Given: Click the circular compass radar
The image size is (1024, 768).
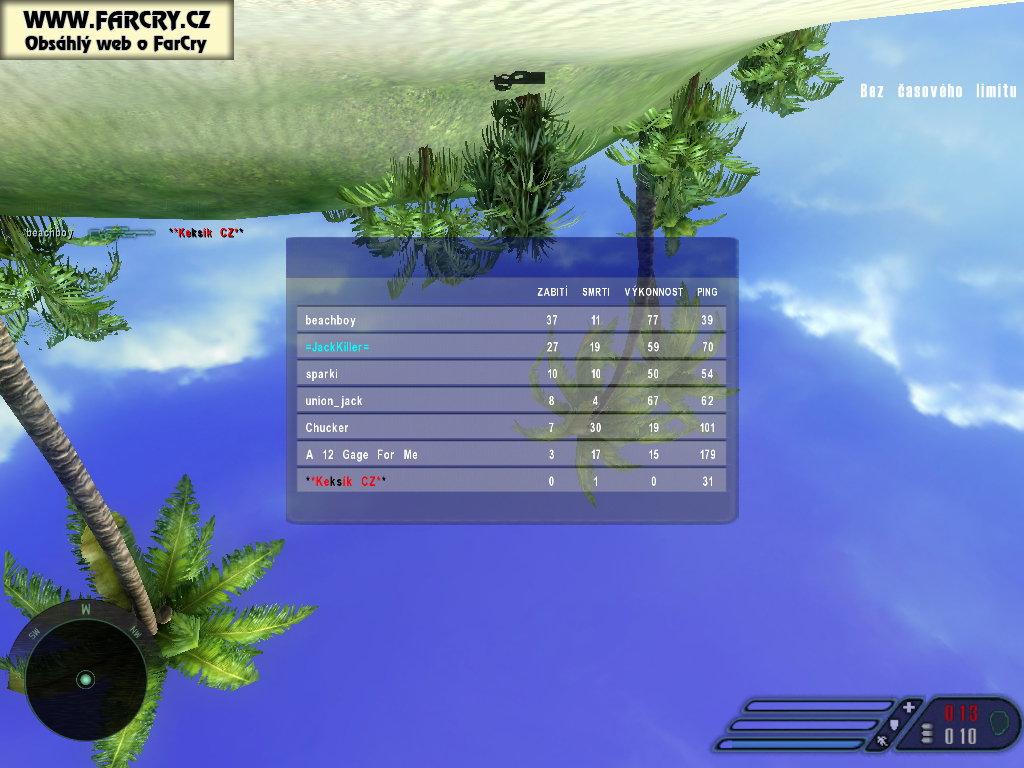Looking at the screenshot, I should (85, 679).
